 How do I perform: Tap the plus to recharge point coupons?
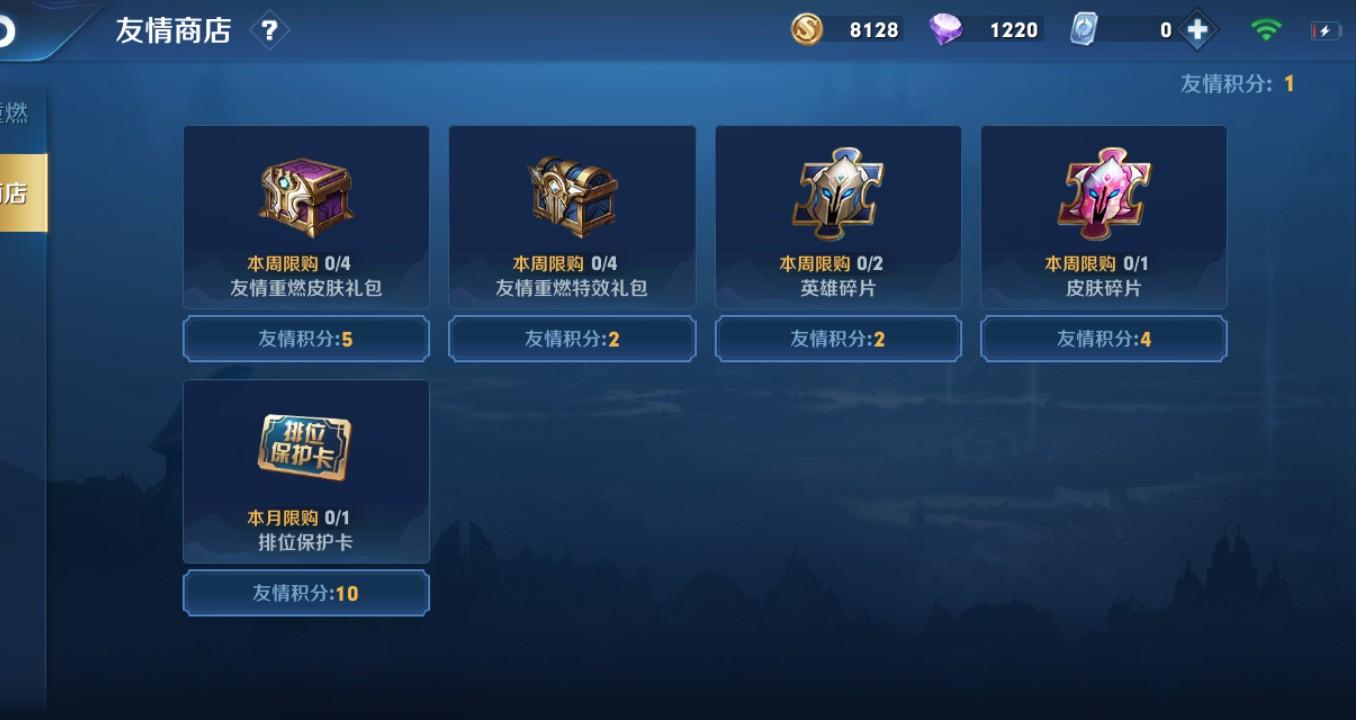(x=1196, y=29)
